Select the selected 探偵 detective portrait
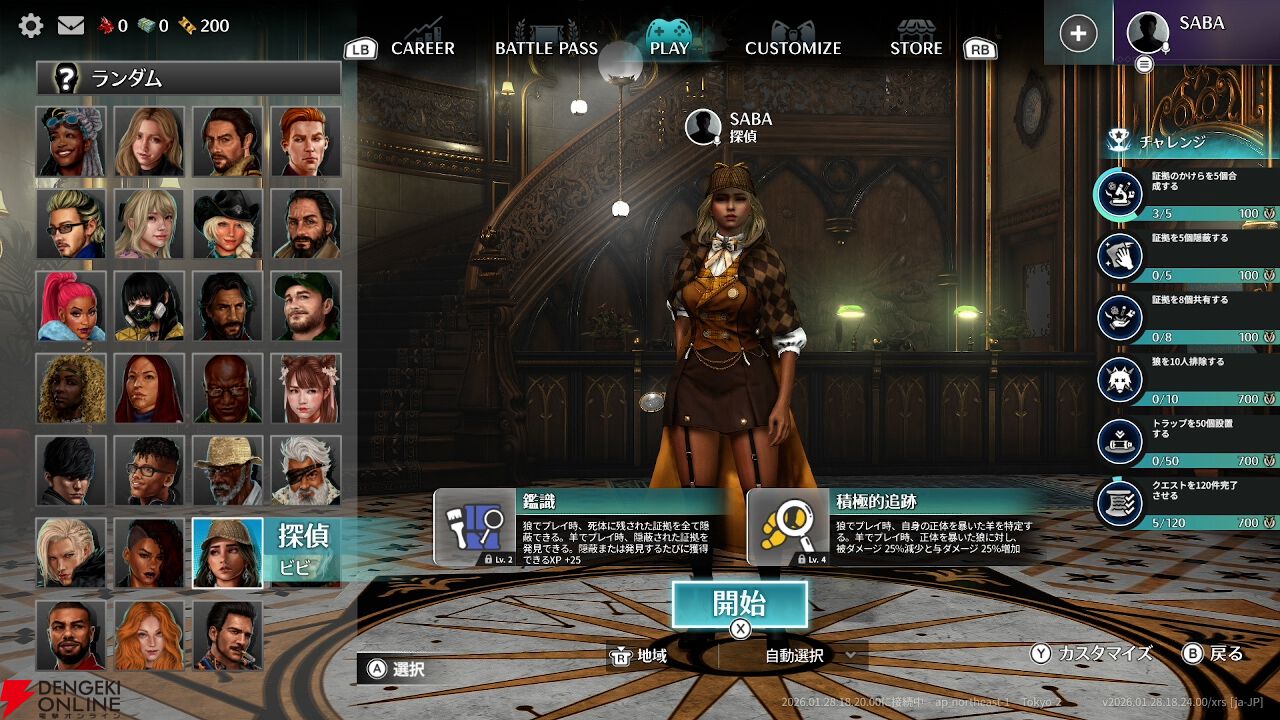This screenshot has width=1280, height=720. 227,552
